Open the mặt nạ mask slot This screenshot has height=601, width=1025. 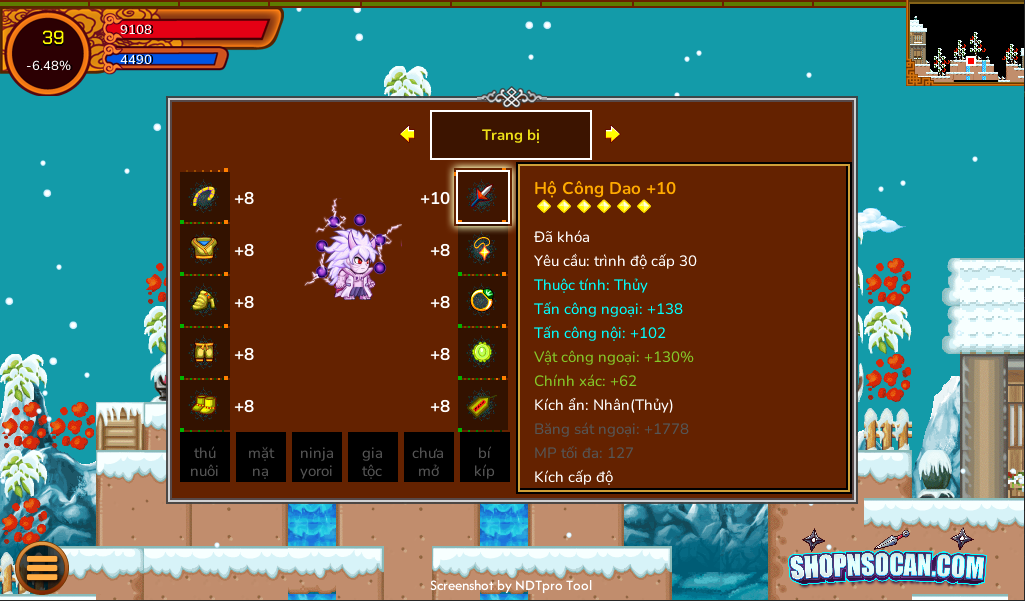261,458
